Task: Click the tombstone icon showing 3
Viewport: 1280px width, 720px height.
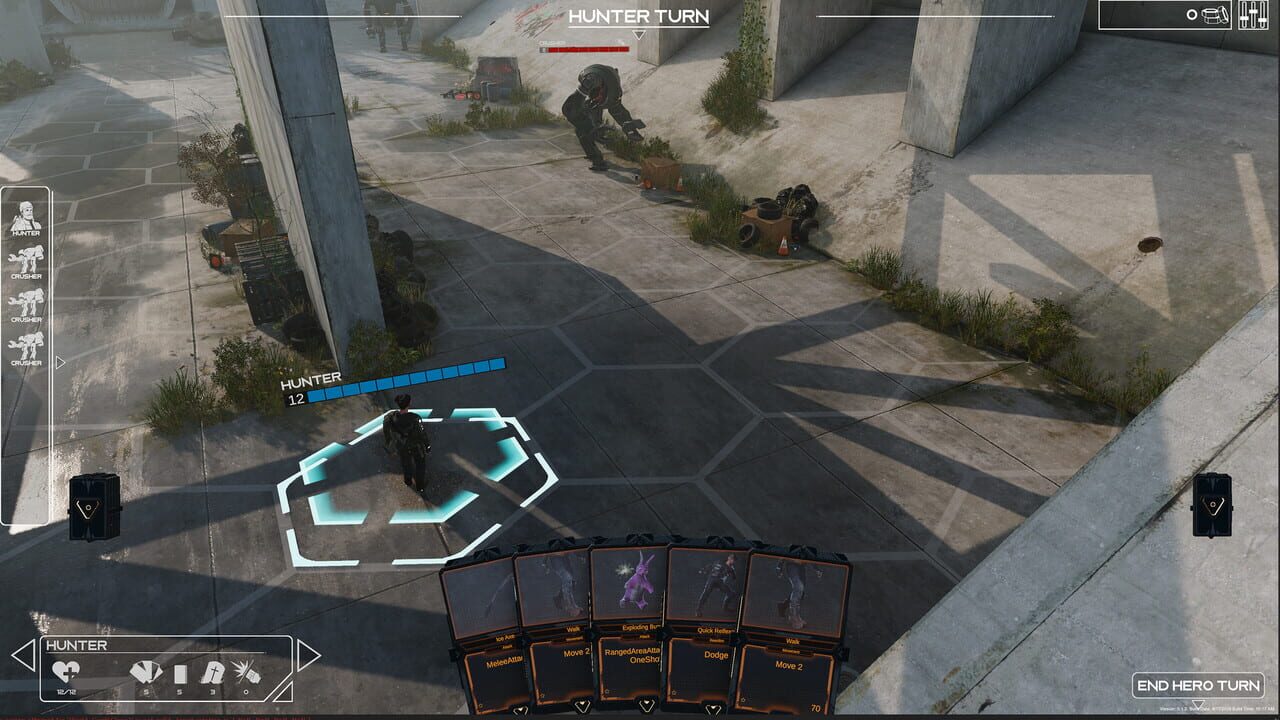Action: point(214,674)
